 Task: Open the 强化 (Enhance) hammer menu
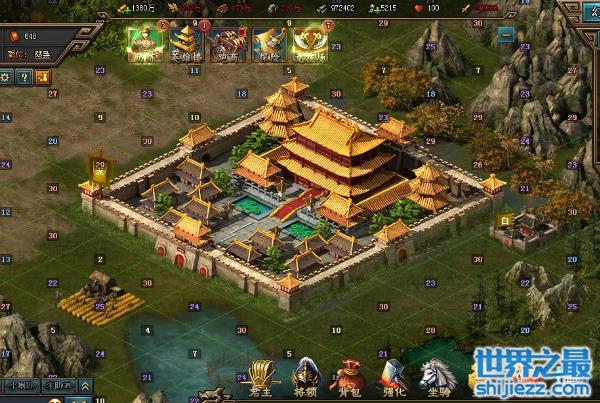pos(390,377)
